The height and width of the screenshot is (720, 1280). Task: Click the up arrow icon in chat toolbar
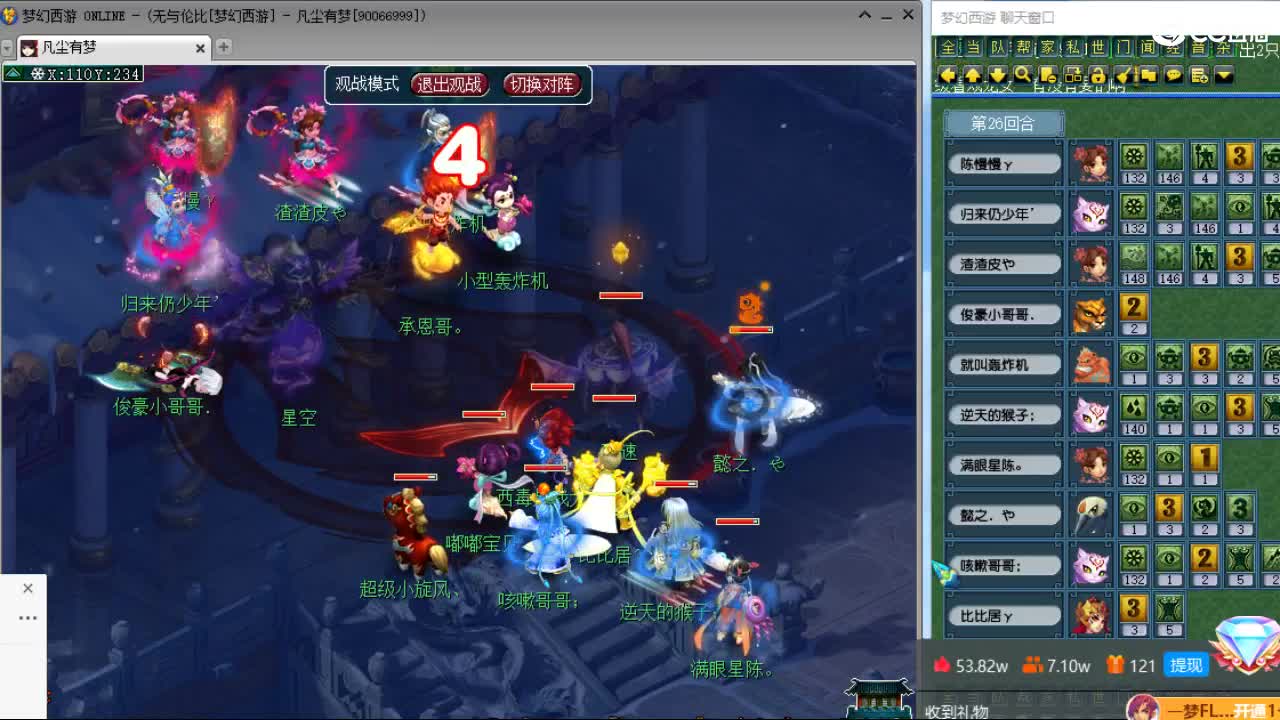pyautogui.click(x=973, y=75)
